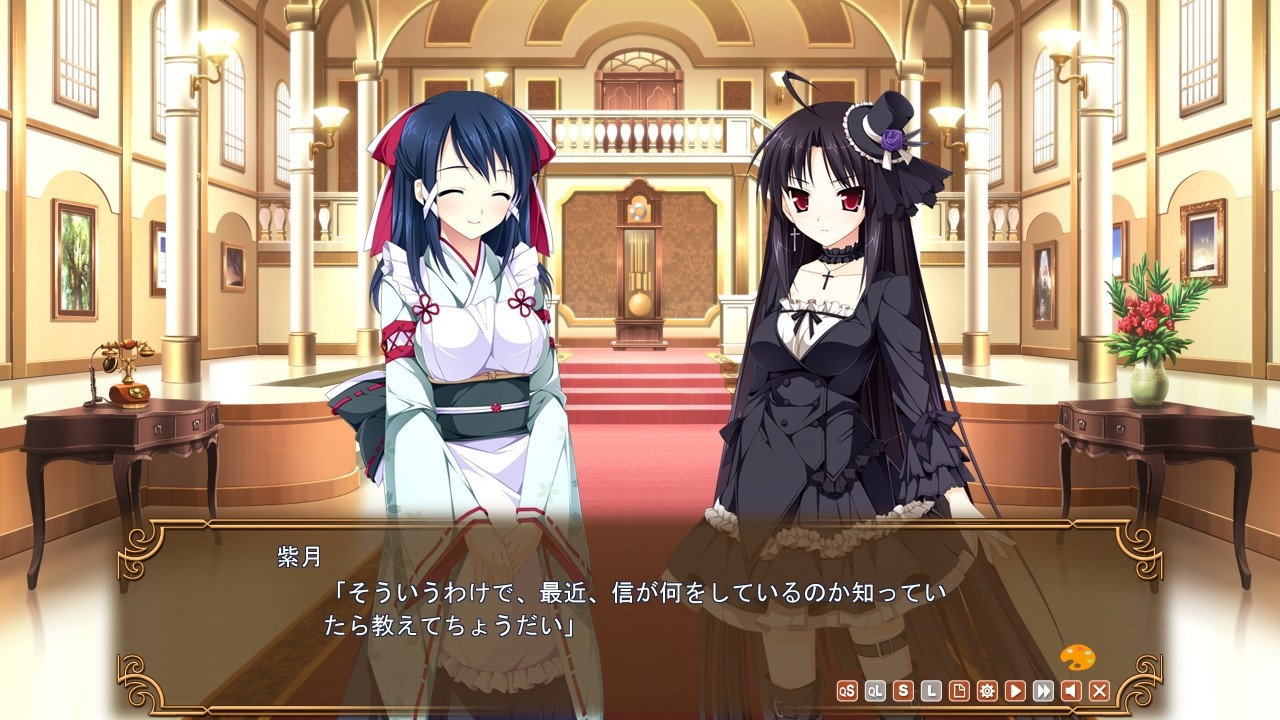Hide the message window with X button

[1099, 690]
